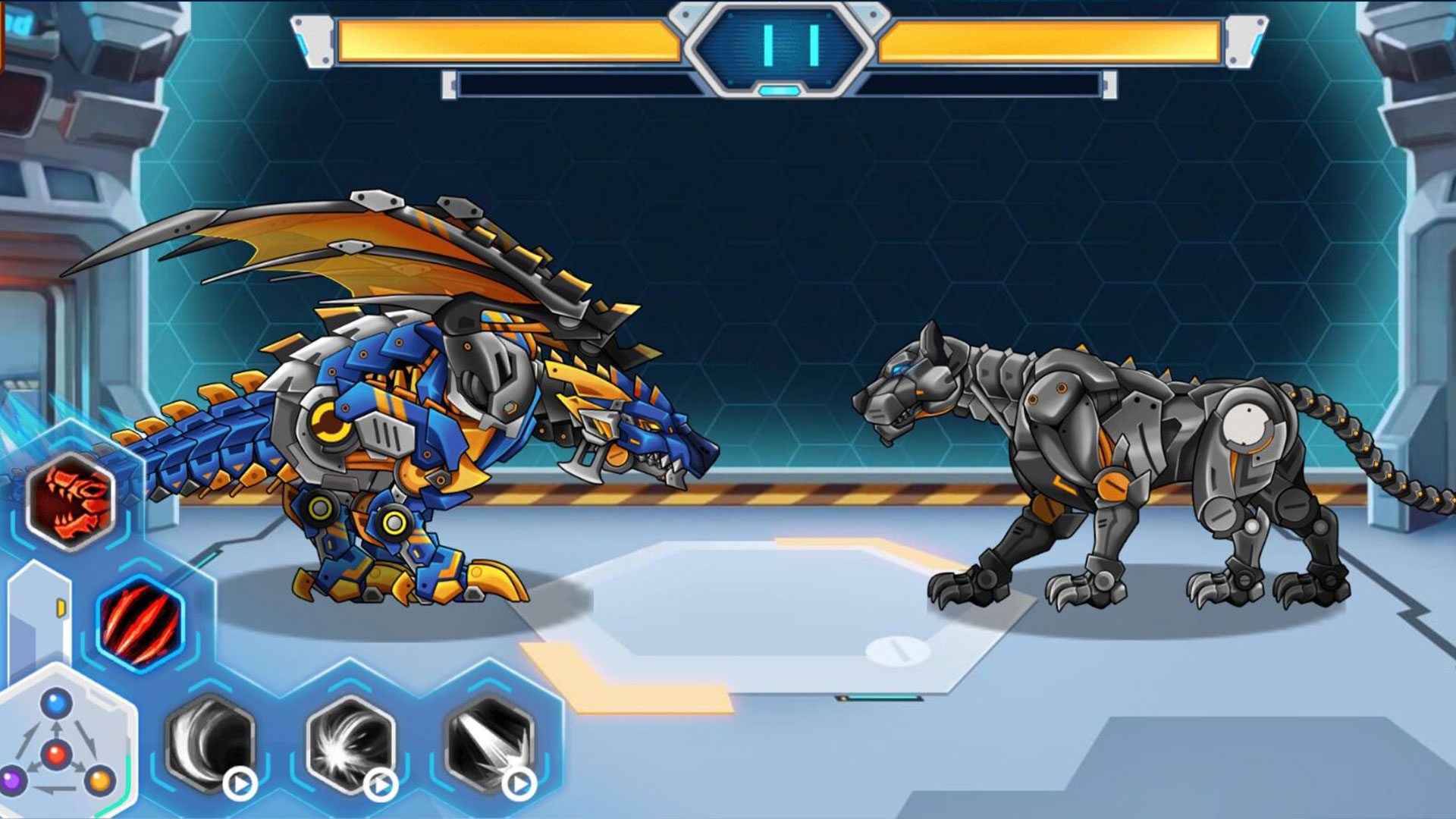Click the blue orb on the element triangle
1456x819 pixels.
55,701
